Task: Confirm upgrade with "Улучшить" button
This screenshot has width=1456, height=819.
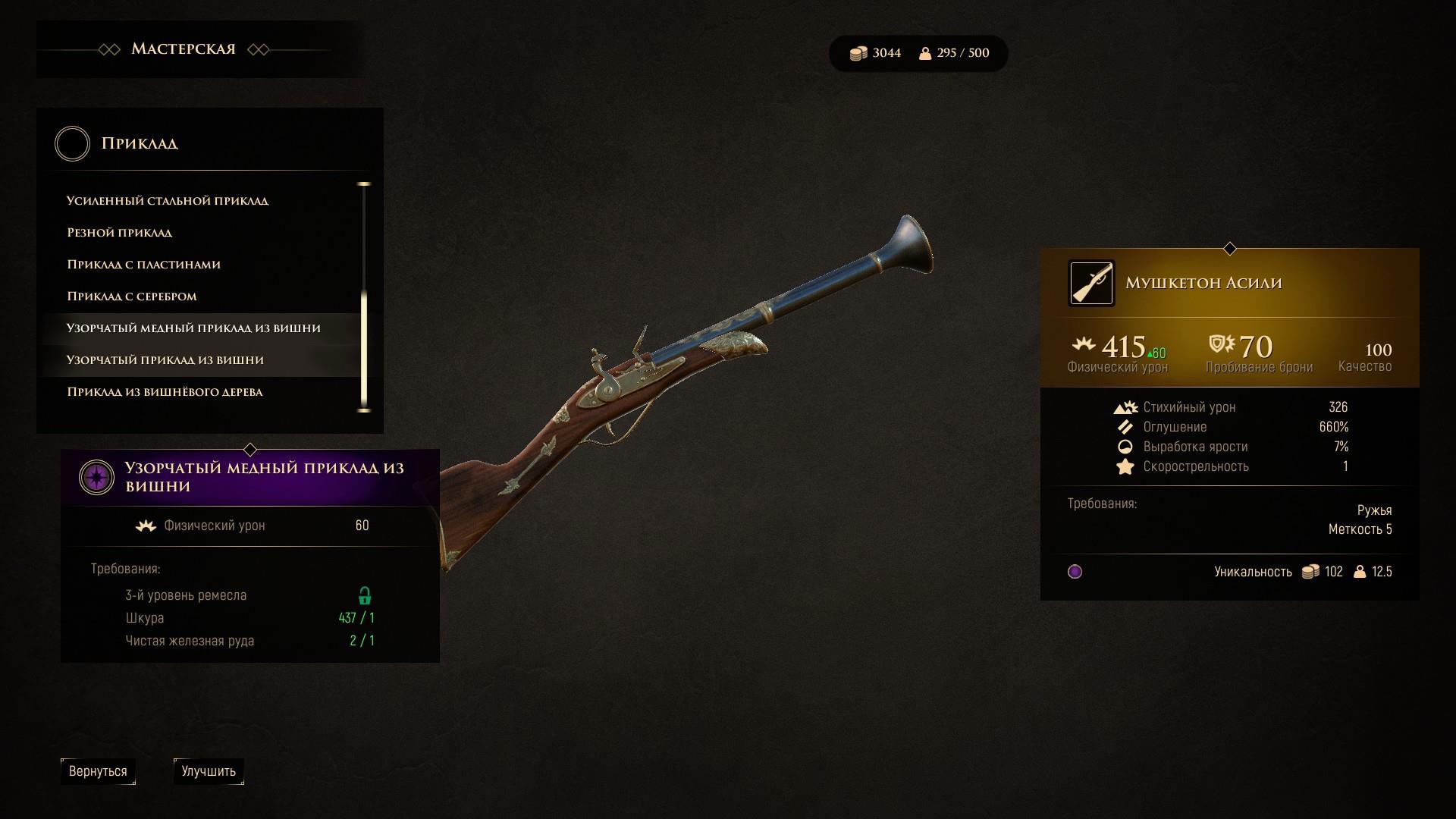Action: coord(209,771)
